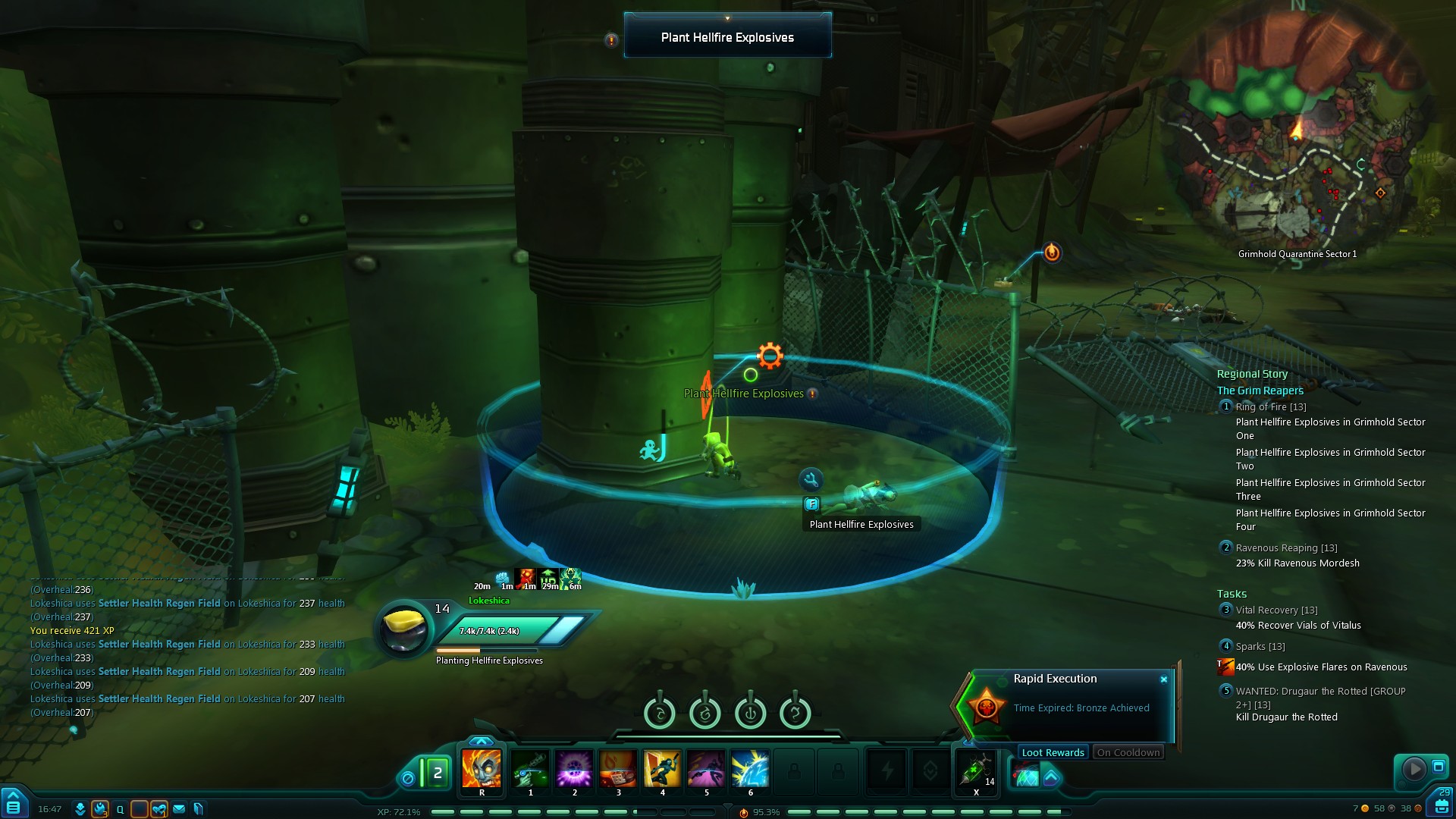Open the inventory bag button
Viewport: 1456px width, 819px height.
coord(1442,805)
